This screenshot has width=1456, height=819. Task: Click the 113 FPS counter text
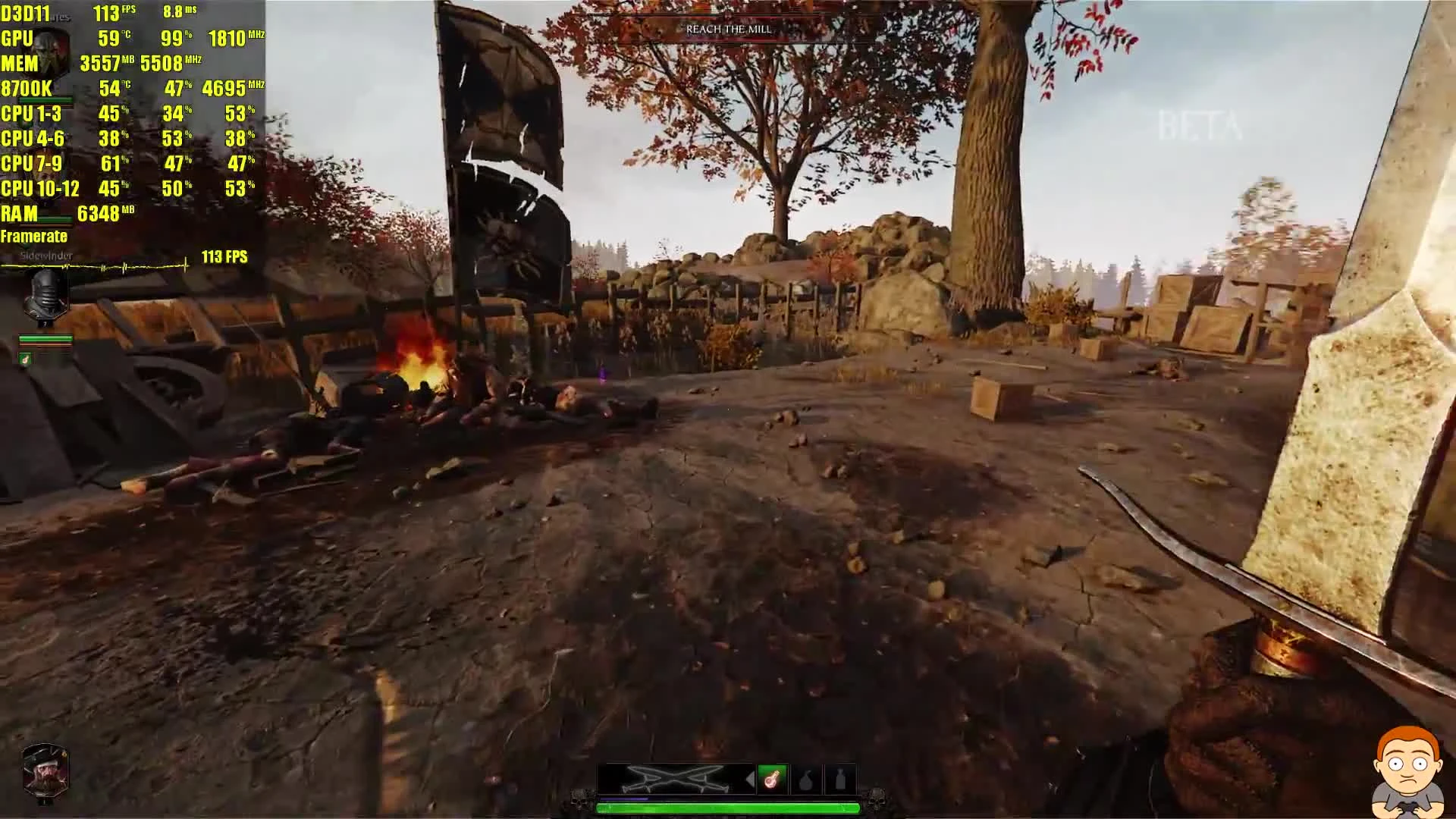(224, 258)
